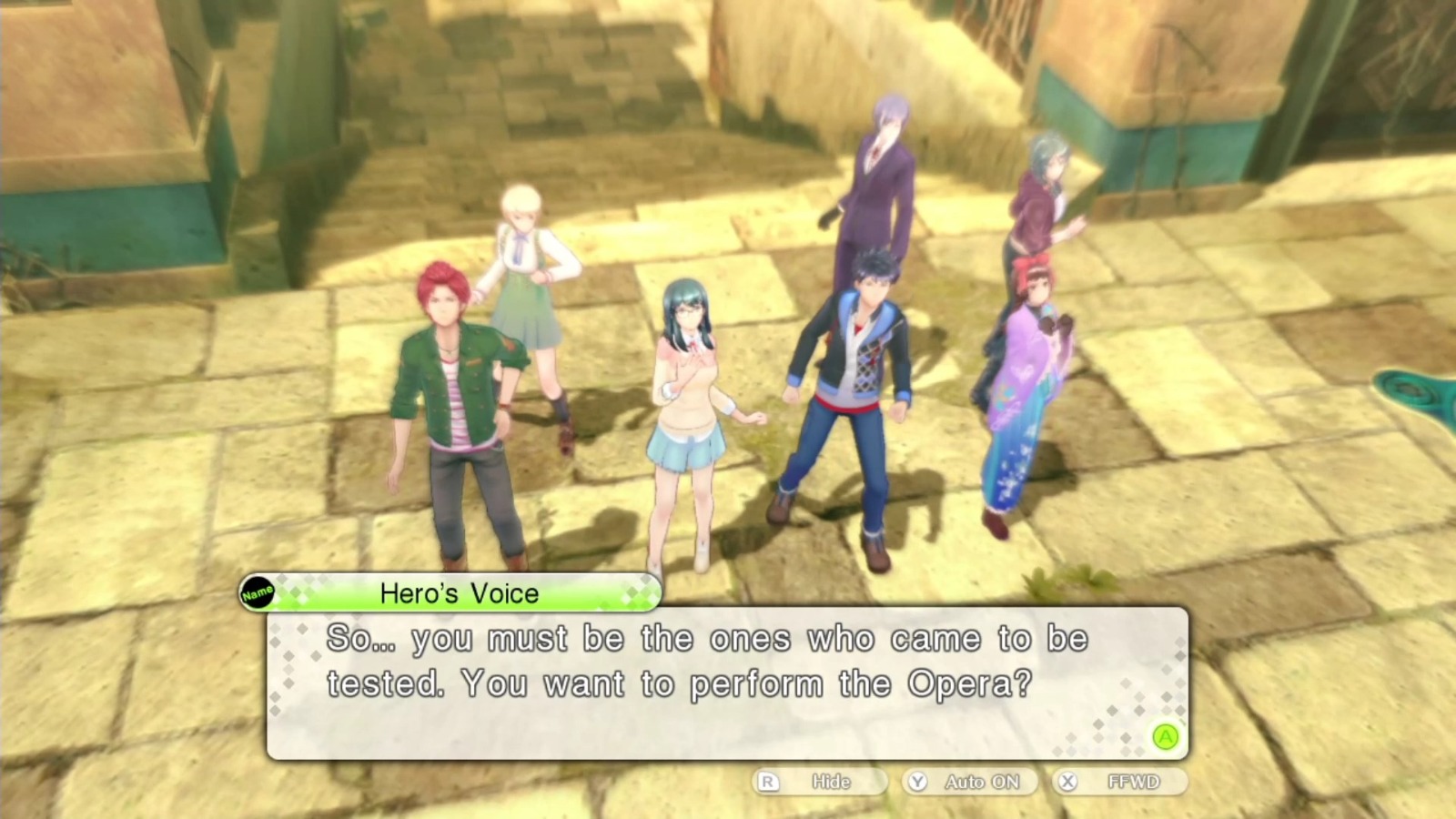
Task: Click the dialogue text about the Opera
Action: pos(710,660)
